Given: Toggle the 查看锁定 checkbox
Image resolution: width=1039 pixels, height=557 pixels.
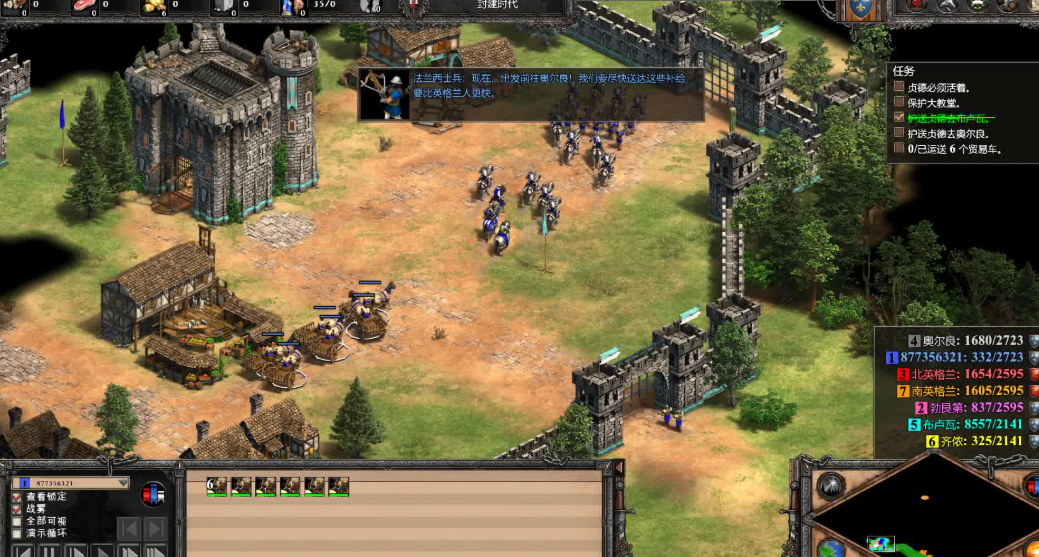Looking at the screenshot, I should pos(17,497).
